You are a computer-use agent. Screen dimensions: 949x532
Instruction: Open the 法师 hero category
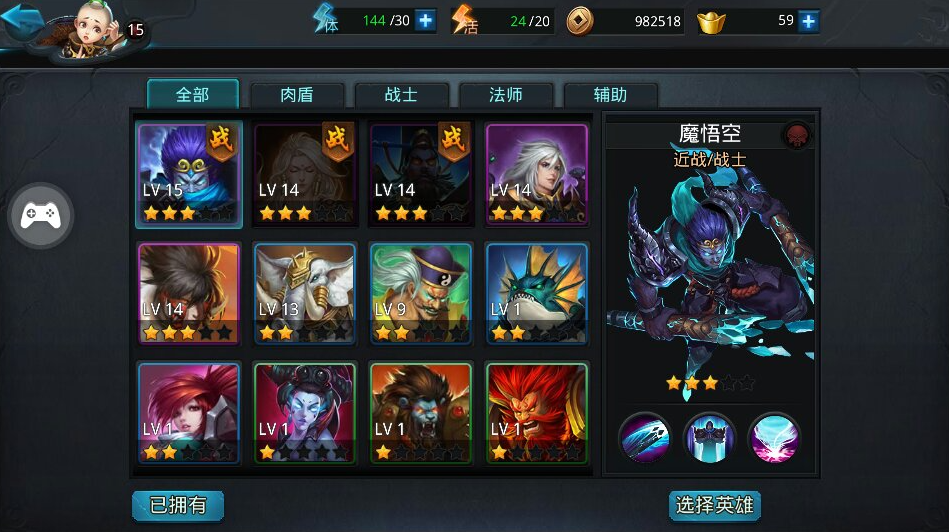pyautogui.click(x=506, y=95)
